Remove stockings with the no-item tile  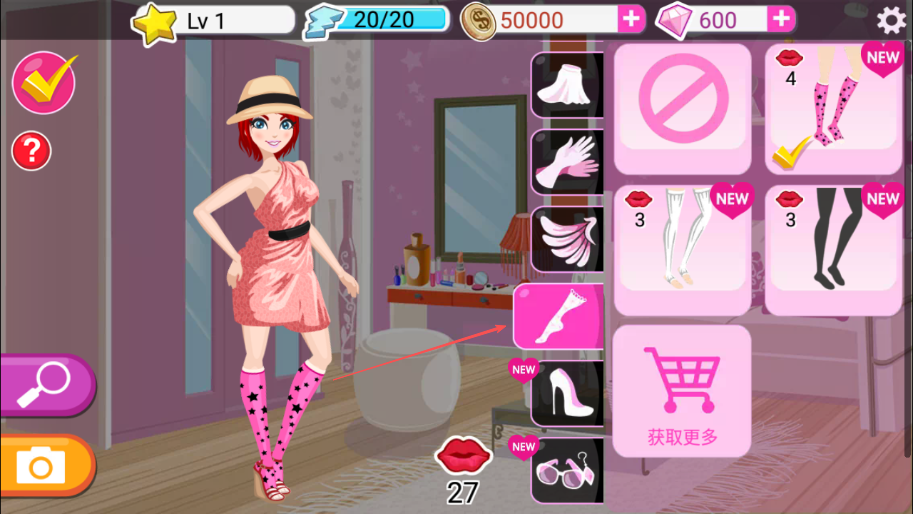tap(682, 109)
